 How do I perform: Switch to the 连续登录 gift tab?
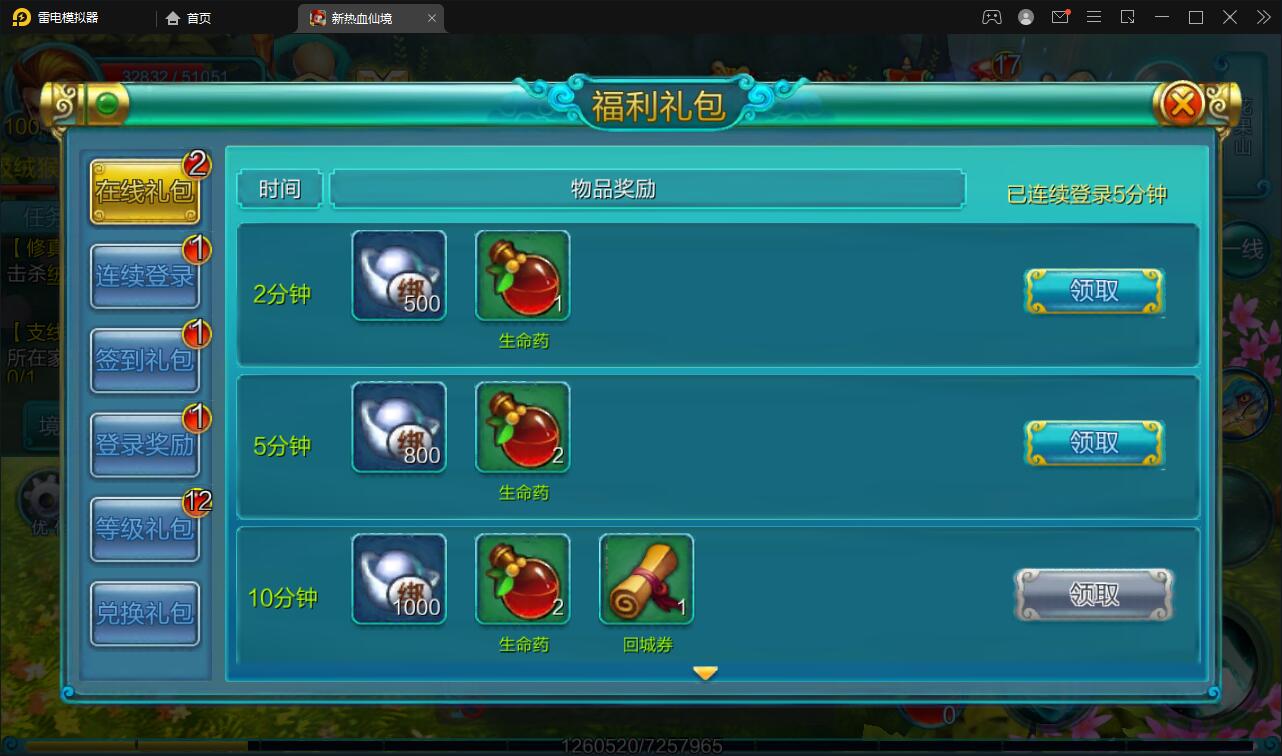[x=144, y=277]
